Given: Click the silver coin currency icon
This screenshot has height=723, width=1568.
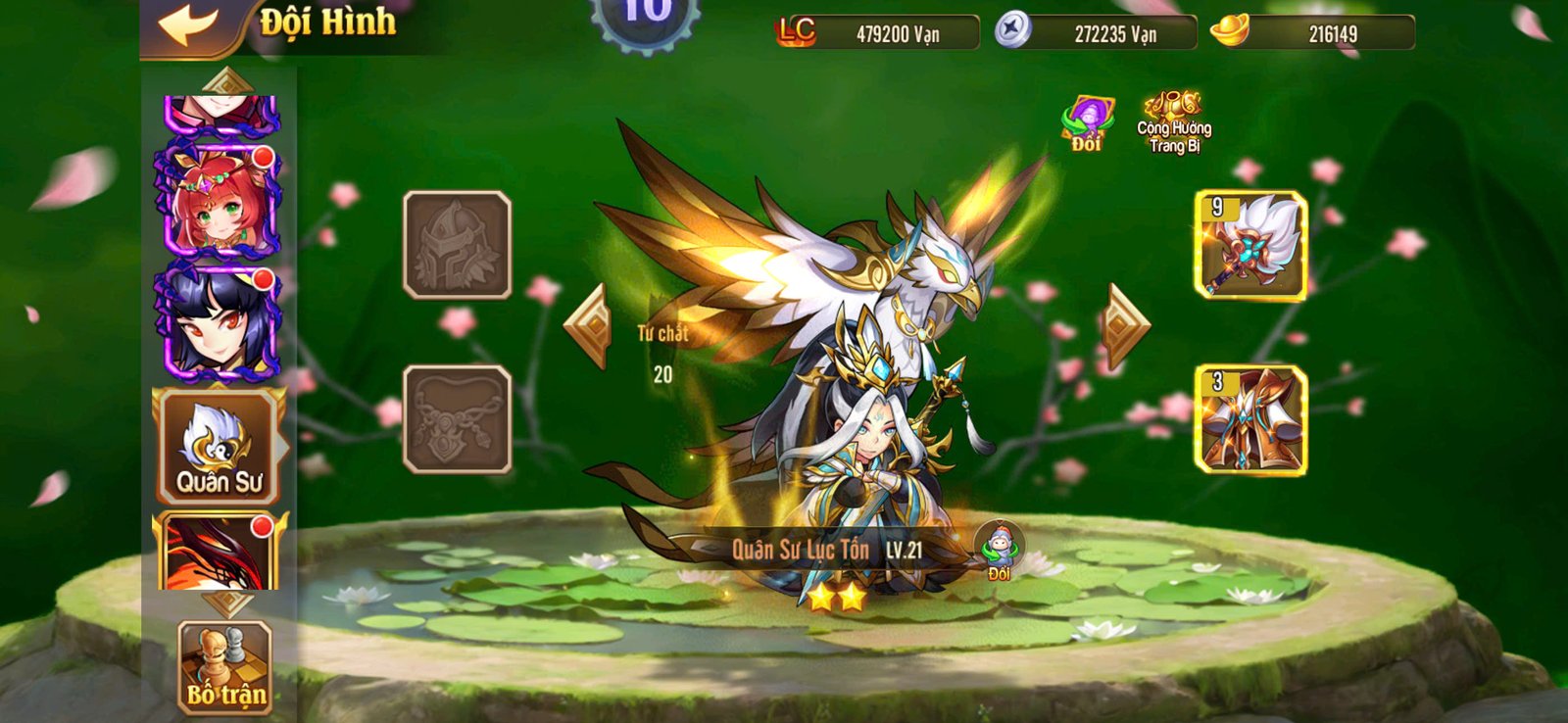Looking at the screenshot, I should pyautogui.click(x=1014, y=30).
